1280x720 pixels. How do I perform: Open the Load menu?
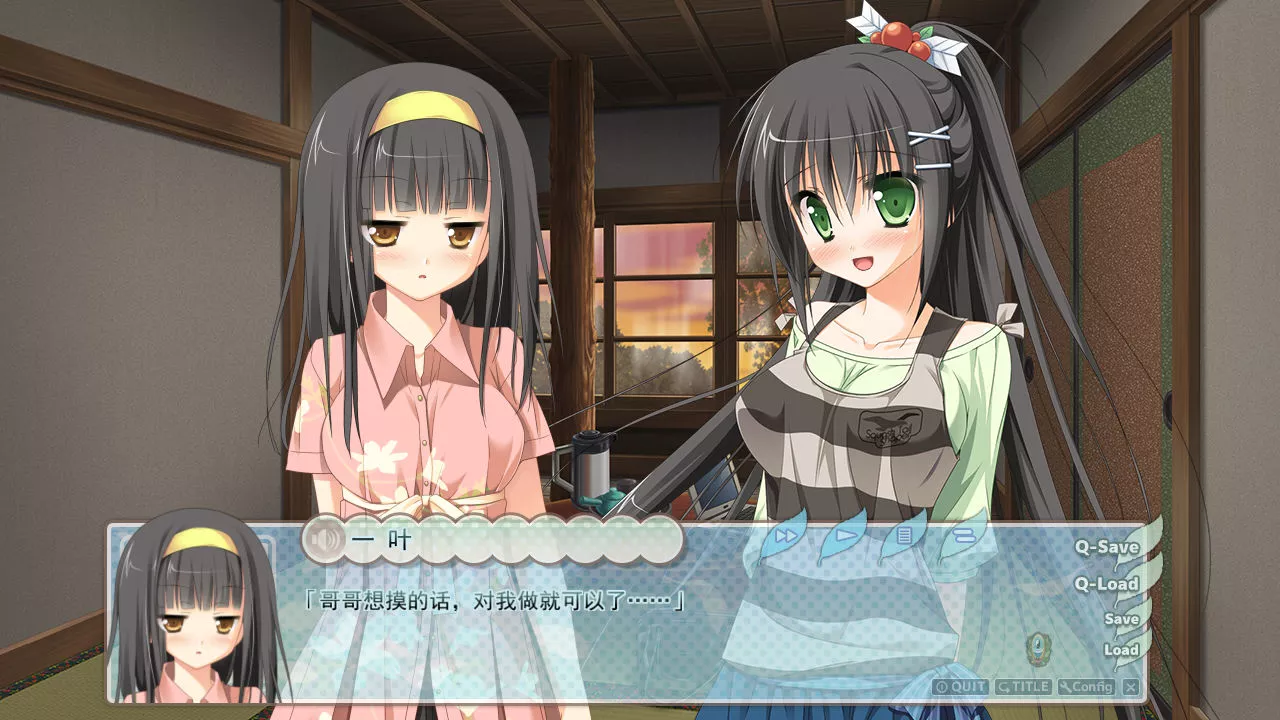(x=1121, y=650)
